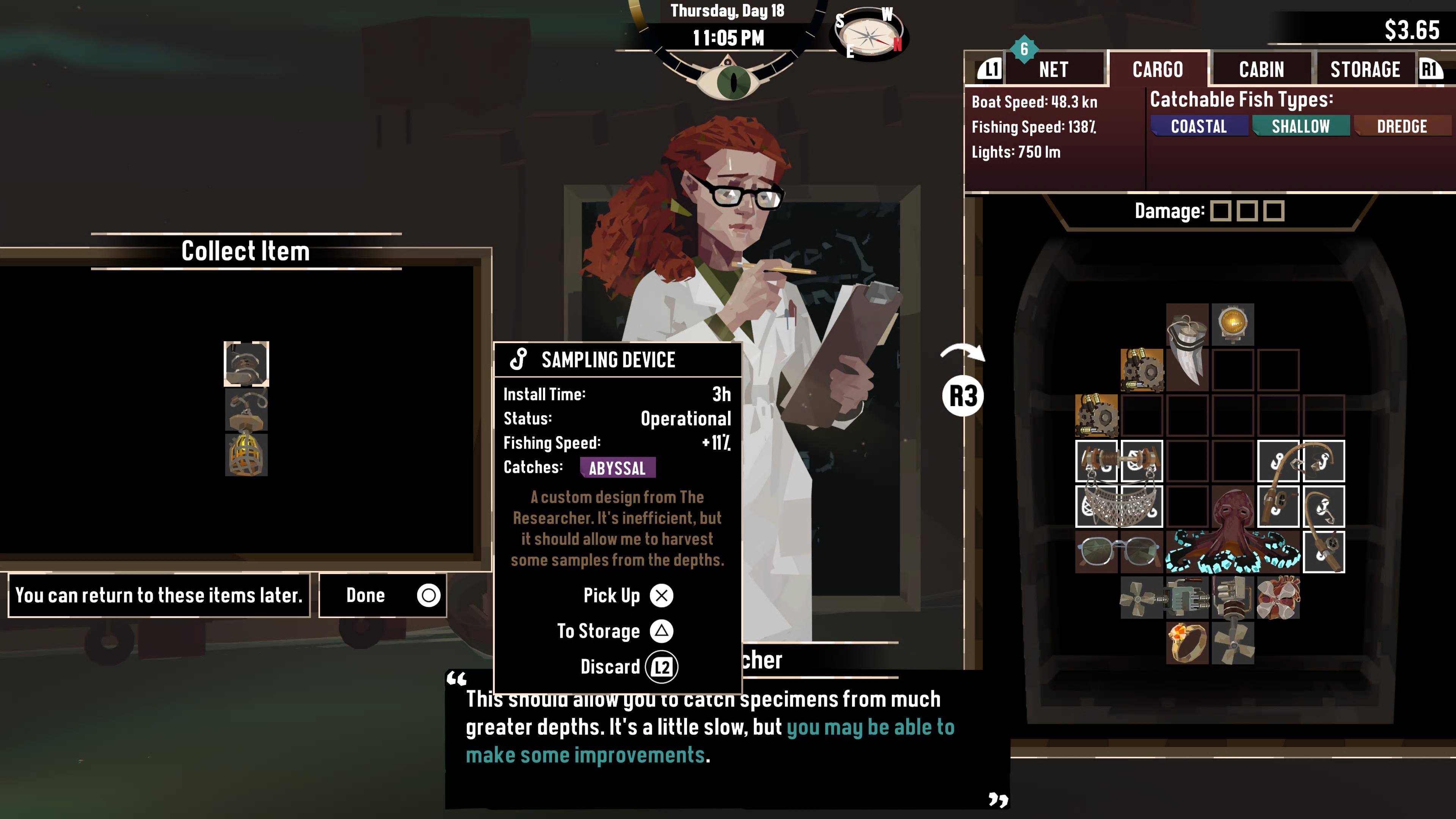1456x819 pixels.
Task: Choose the gold ring with orange gem
Action: tap(1187, 643)
